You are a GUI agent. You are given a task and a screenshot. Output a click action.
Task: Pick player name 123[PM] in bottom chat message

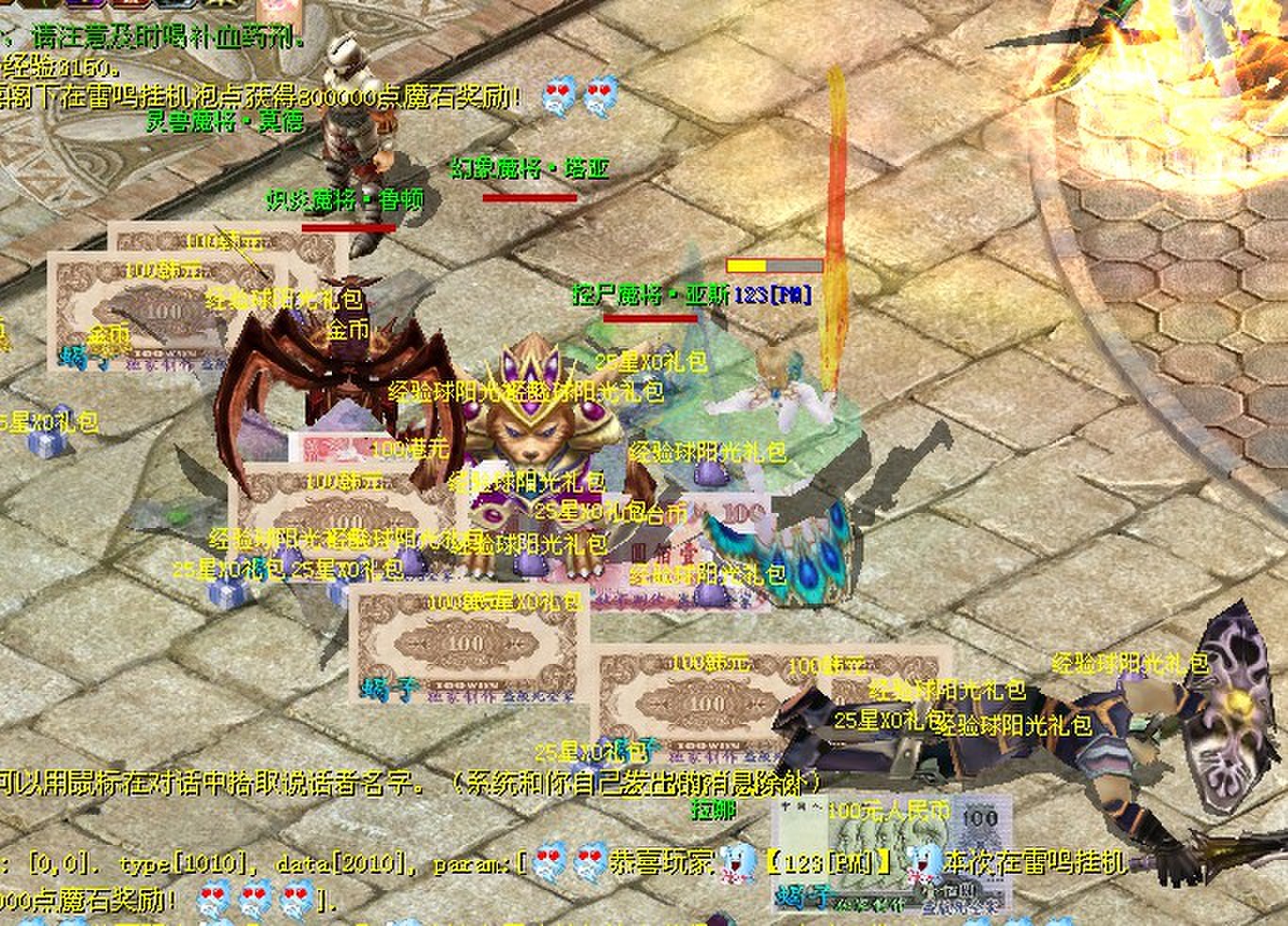tap(828, 862)
